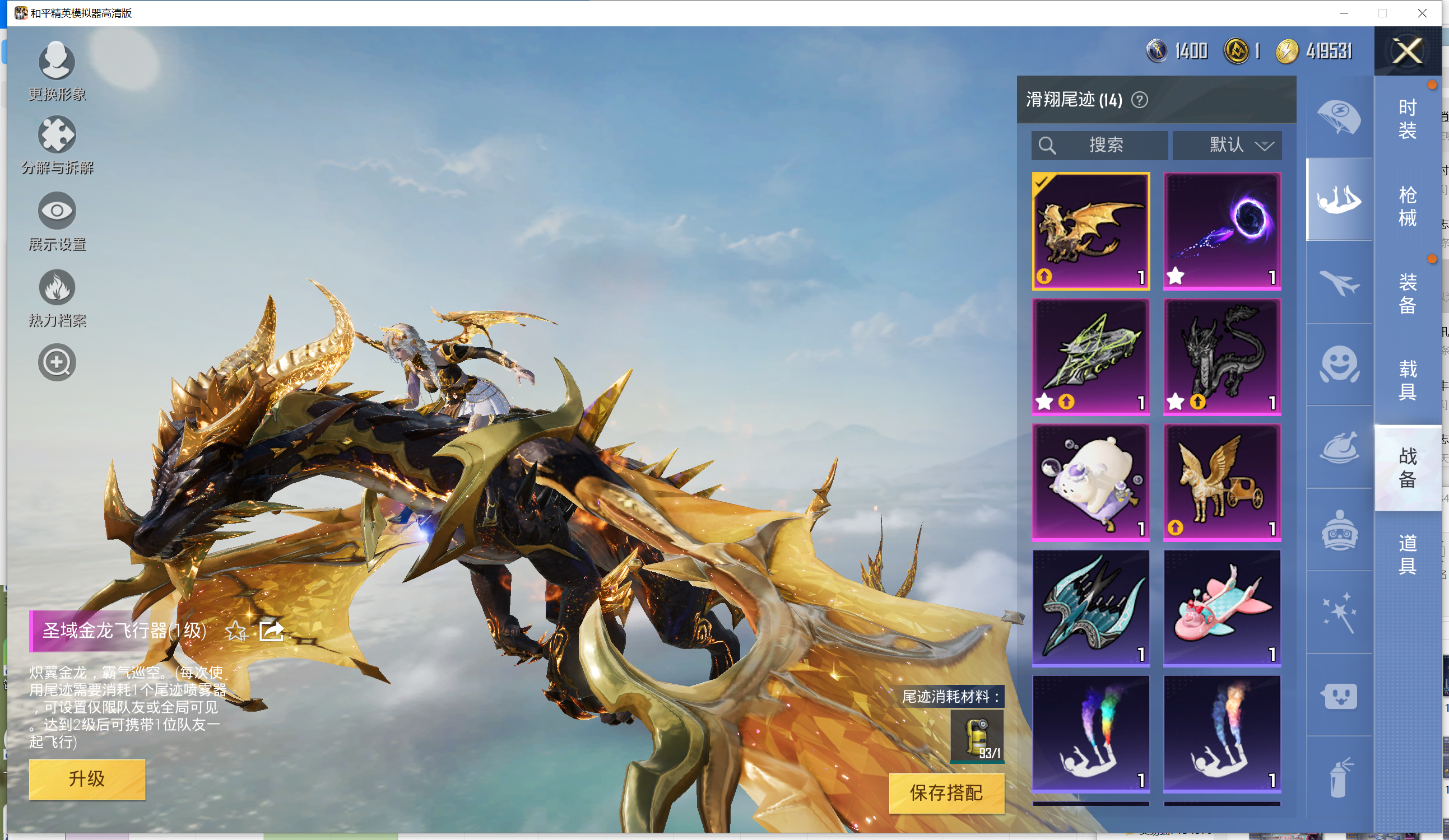Screen dimensions: 1449x840
Task: Switch to the 时装 fashion tab
Action: point(1406,119)
